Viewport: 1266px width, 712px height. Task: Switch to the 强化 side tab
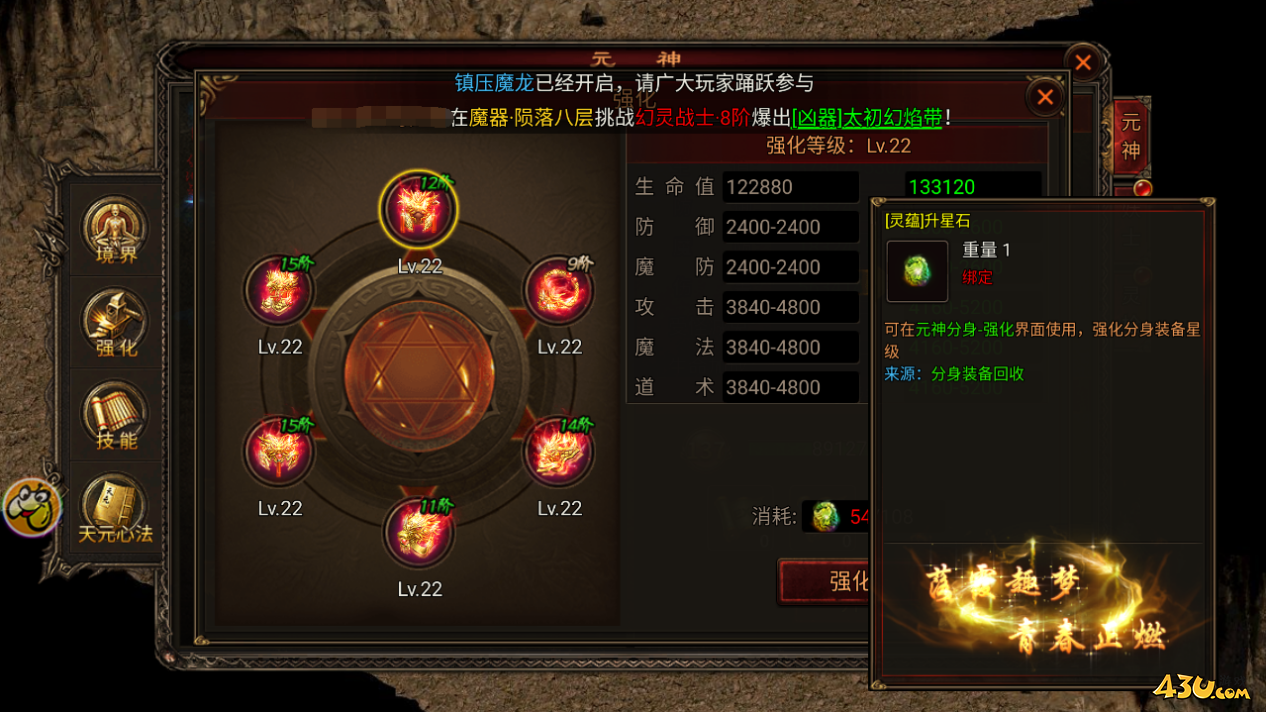[x=115, y=324]
